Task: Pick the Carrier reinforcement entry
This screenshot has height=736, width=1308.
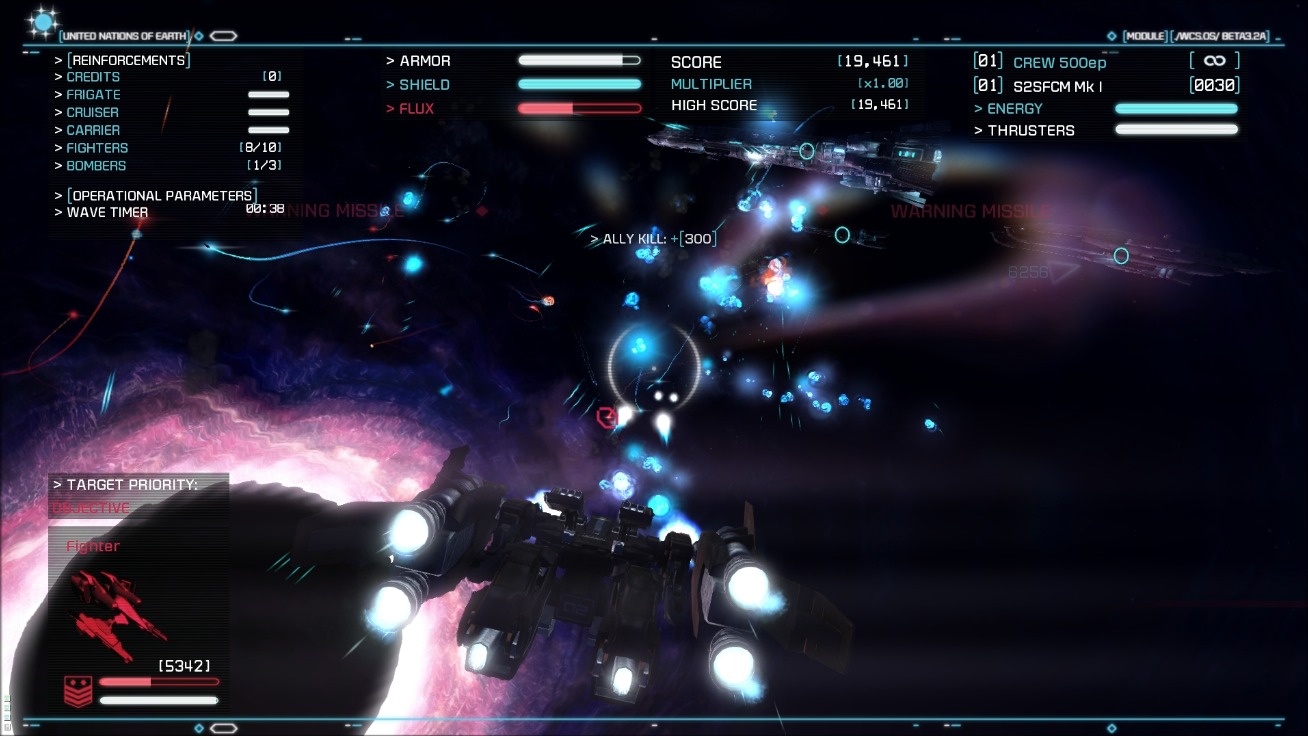Action: (93, 130)
